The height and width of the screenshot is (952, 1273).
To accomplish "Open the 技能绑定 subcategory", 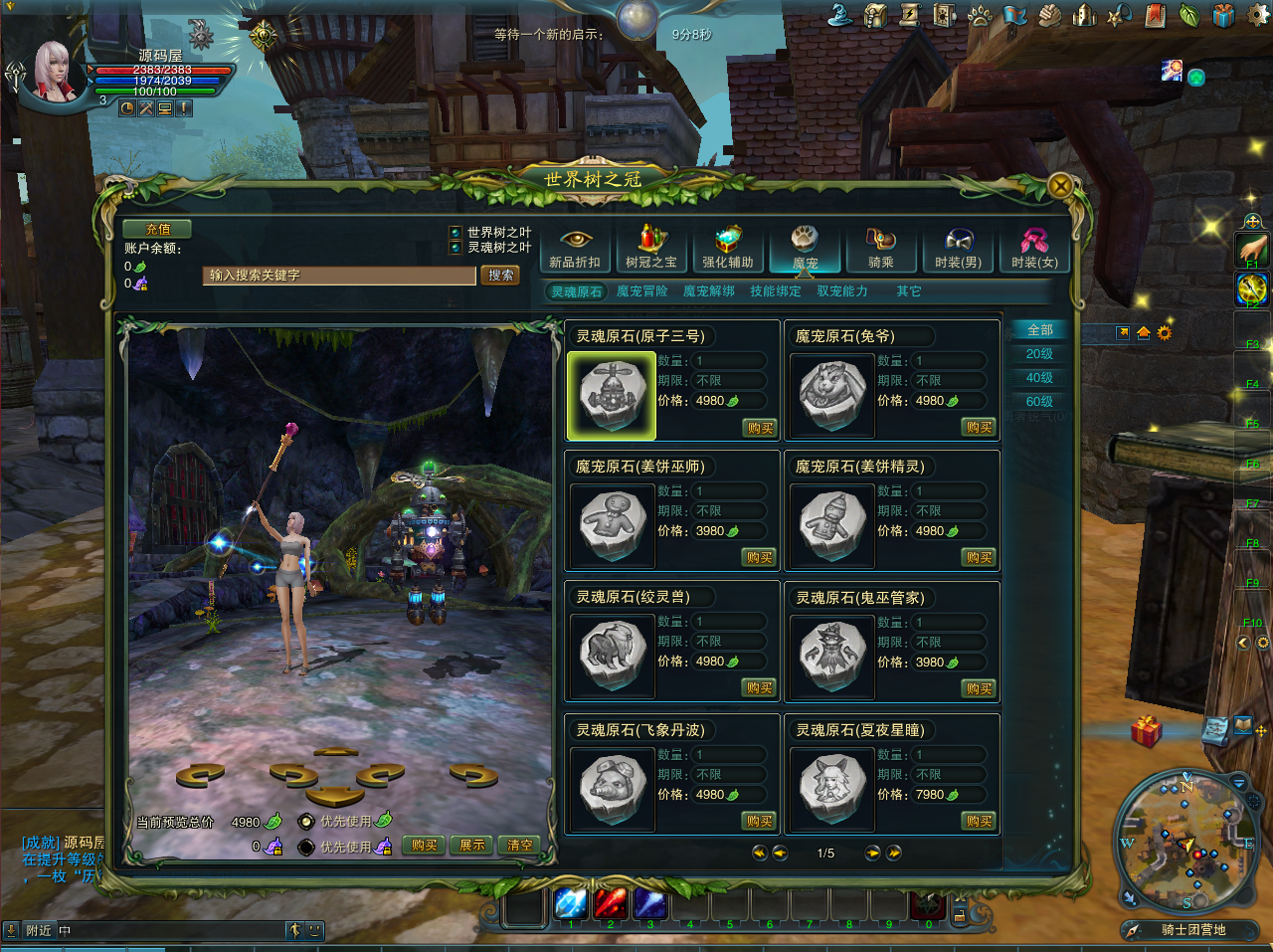I will pos(775,291).
